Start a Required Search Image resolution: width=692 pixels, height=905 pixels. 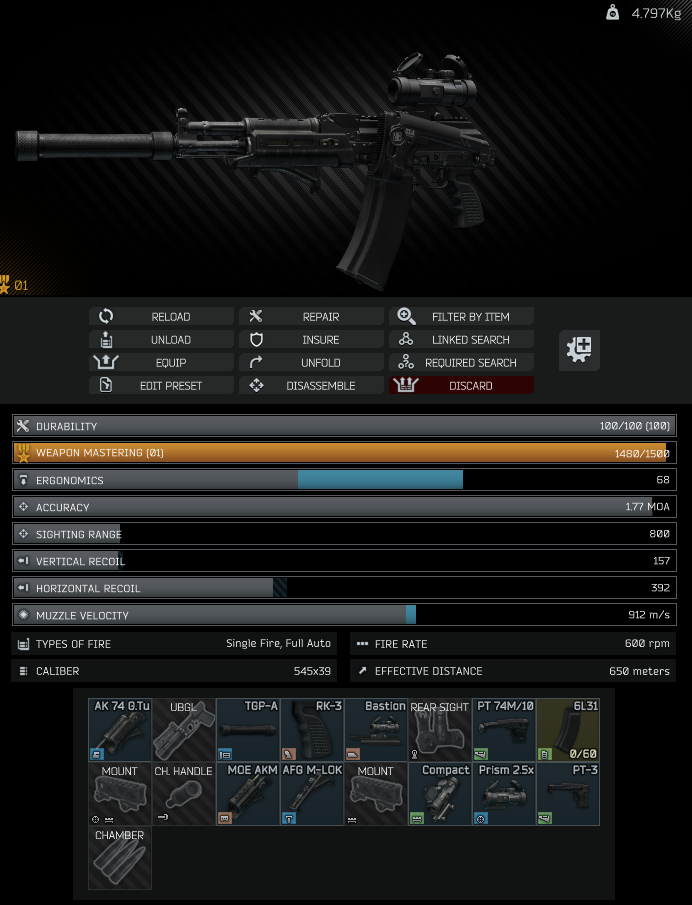pos(461,363)
